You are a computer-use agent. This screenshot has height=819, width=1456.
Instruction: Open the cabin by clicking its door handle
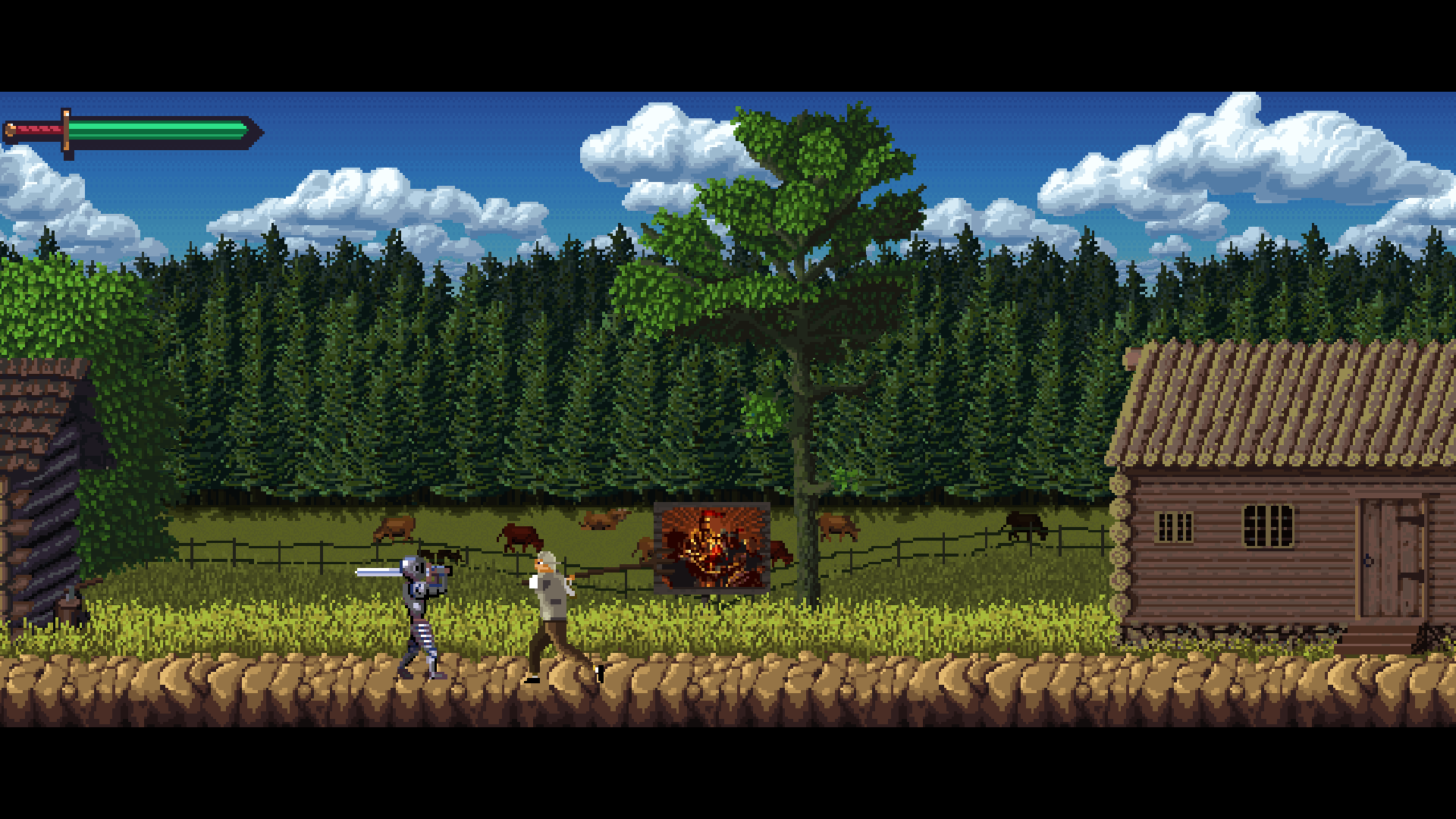[x=1367, y=559]
